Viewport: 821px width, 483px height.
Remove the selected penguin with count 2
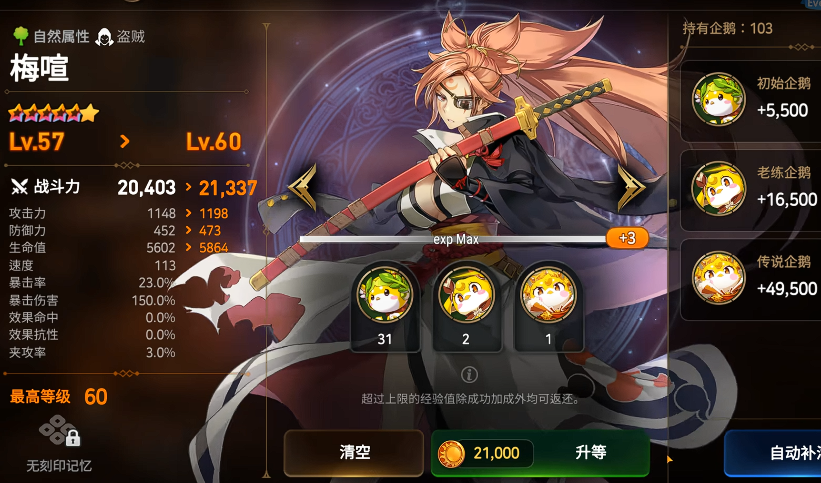[x=464, y=296]
